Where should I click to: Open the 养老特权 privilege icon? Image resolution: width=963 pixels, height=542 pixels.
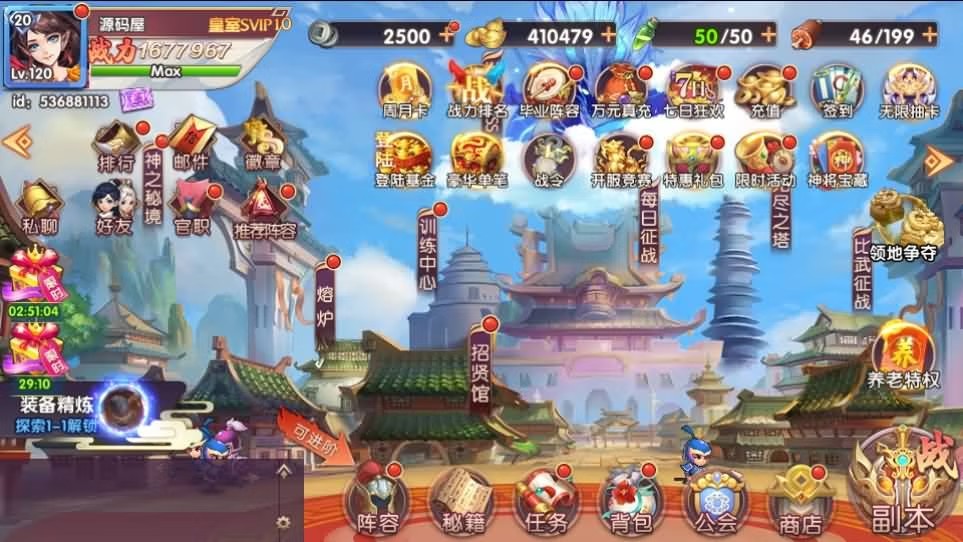[903, 356]
